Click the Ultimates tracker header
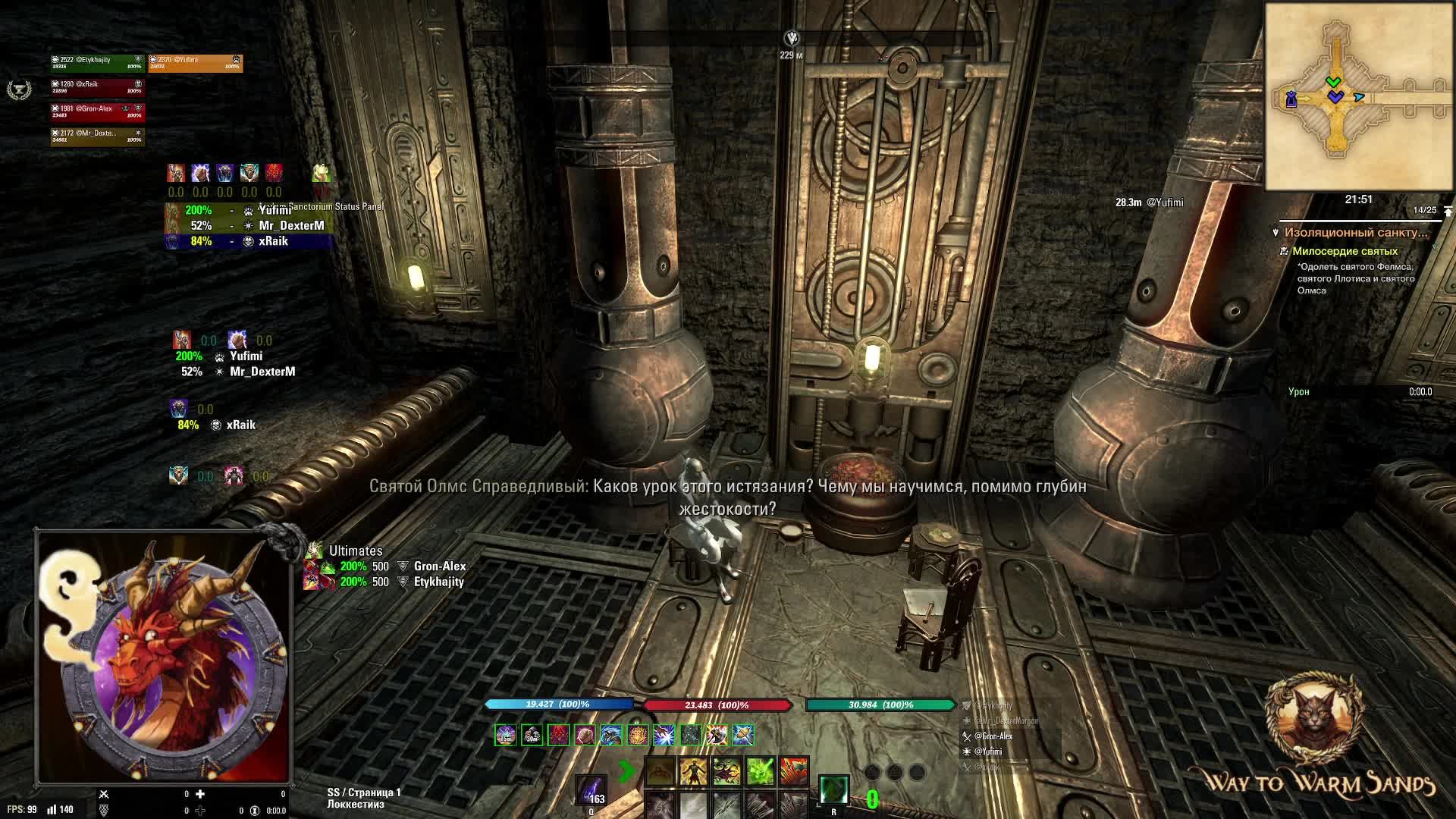This screenshot has height=819, width=1456. 355,551
